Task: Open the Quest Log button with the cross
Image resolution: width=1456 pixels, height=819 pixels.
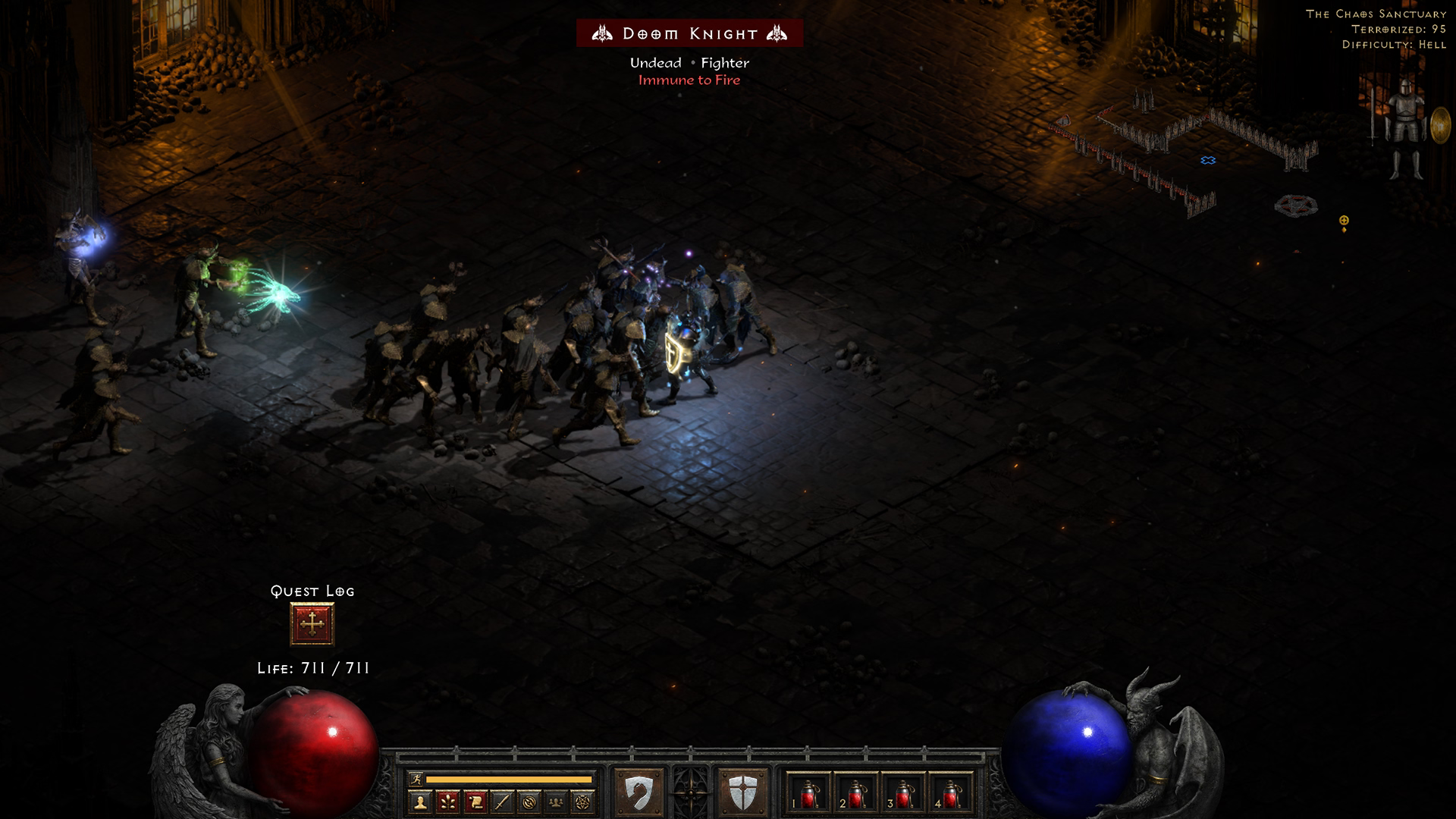Action: (312, 624)
